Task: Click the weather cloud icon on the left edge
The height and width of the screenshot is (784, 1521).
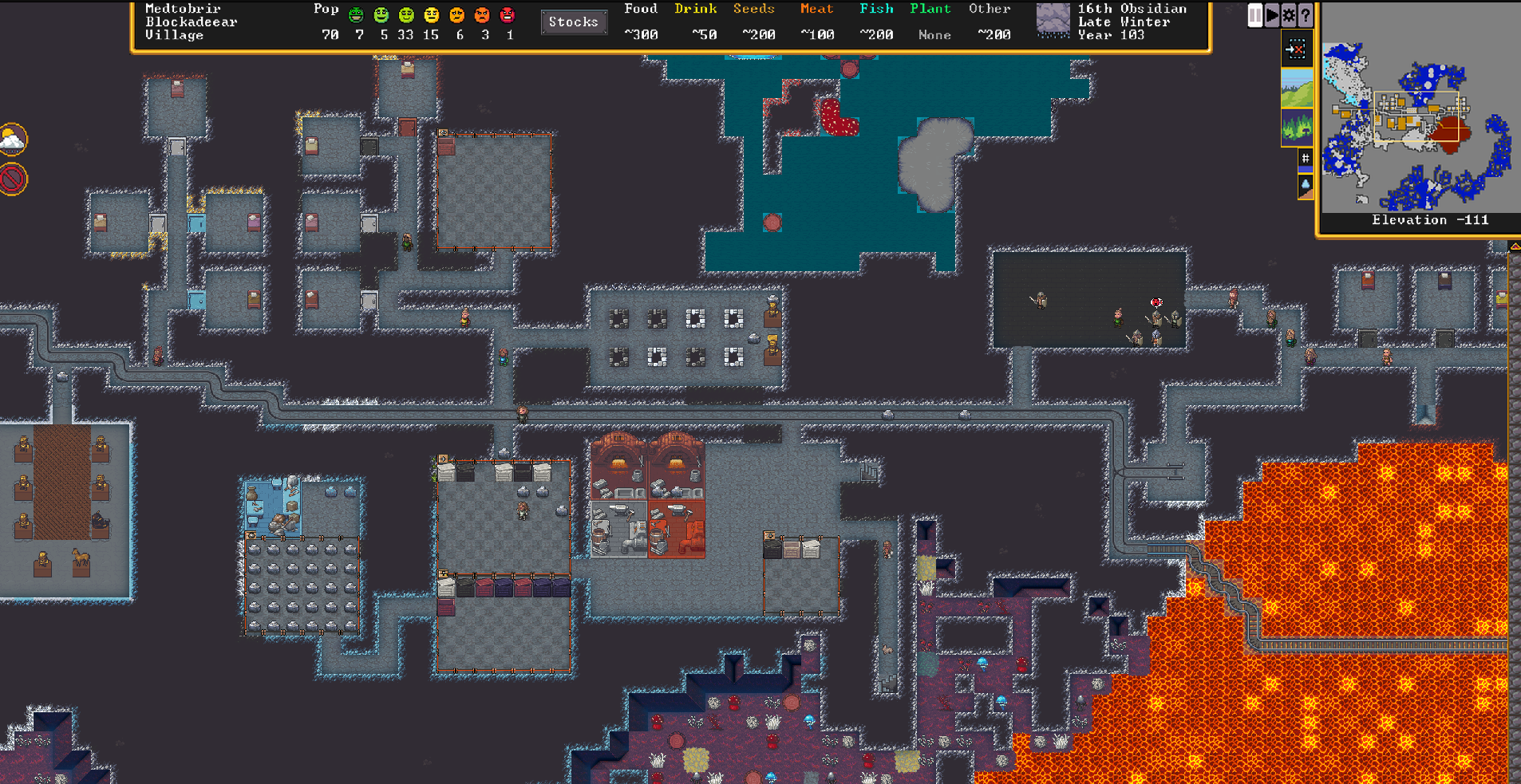Action: 14,138
